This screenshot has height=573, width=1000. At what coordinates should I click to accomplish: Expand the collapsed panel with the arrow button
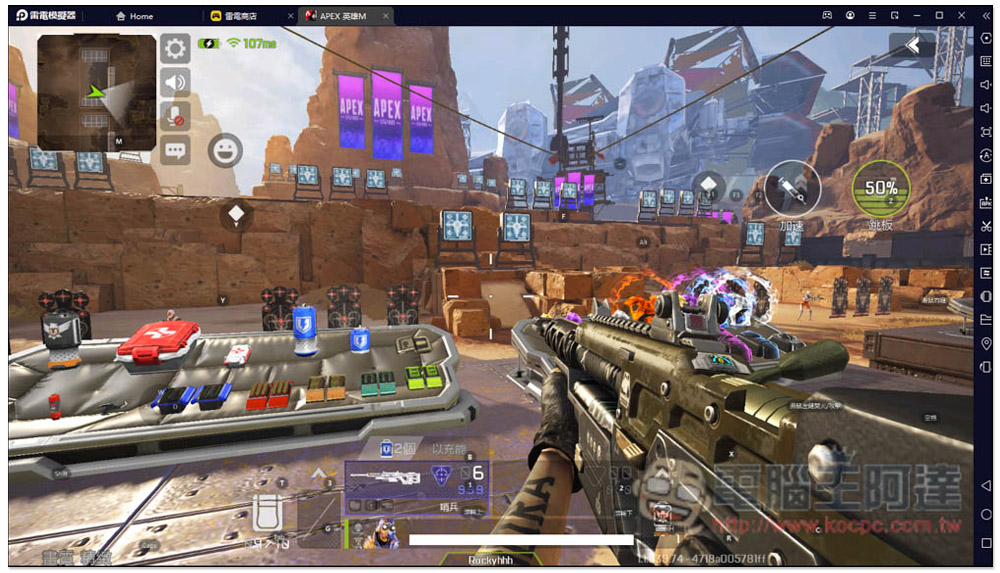pyautogui.click(x=912, y=44)
